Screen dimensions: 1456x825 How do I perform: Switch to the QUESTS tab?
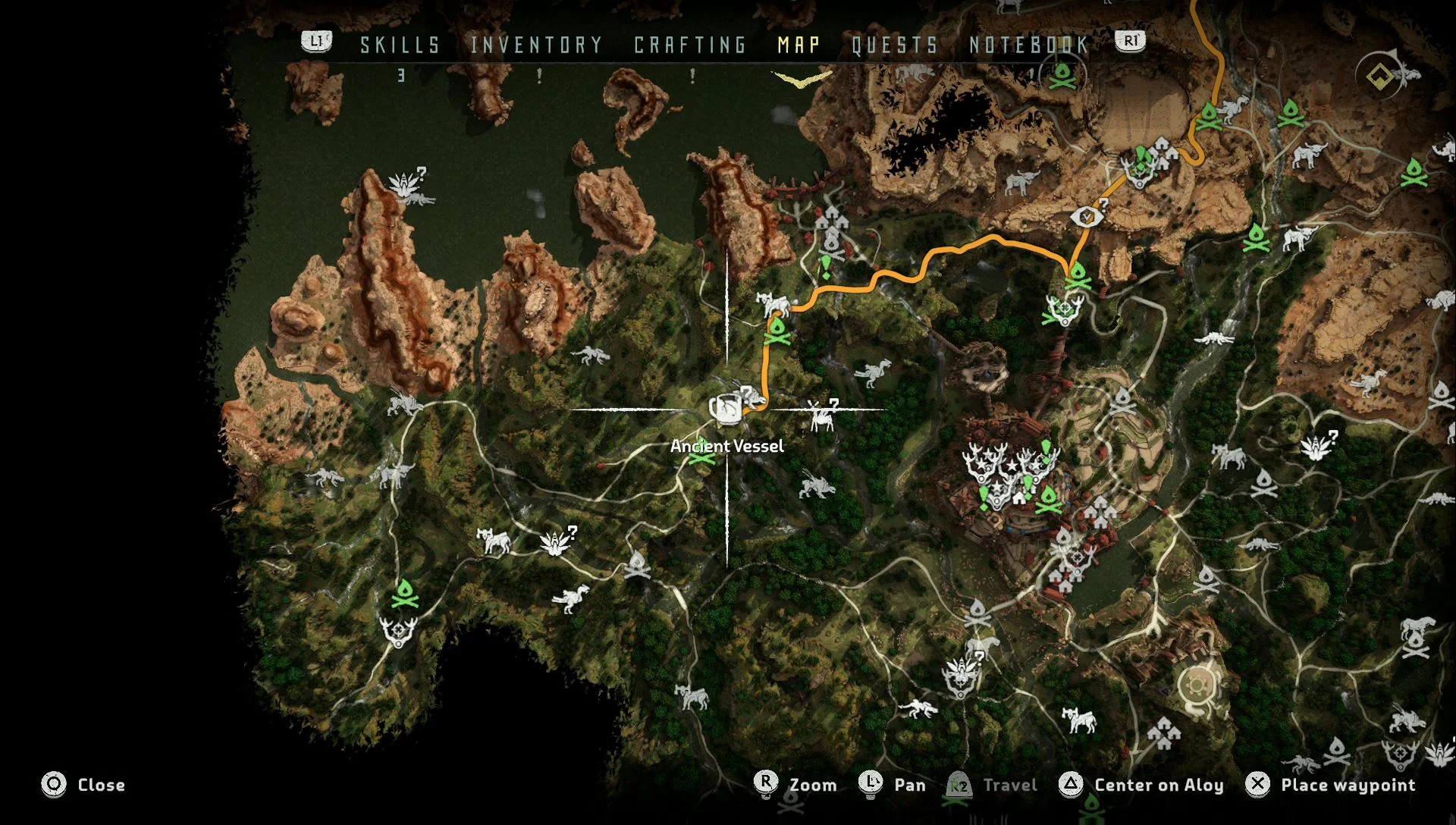(x=892, y=45)
